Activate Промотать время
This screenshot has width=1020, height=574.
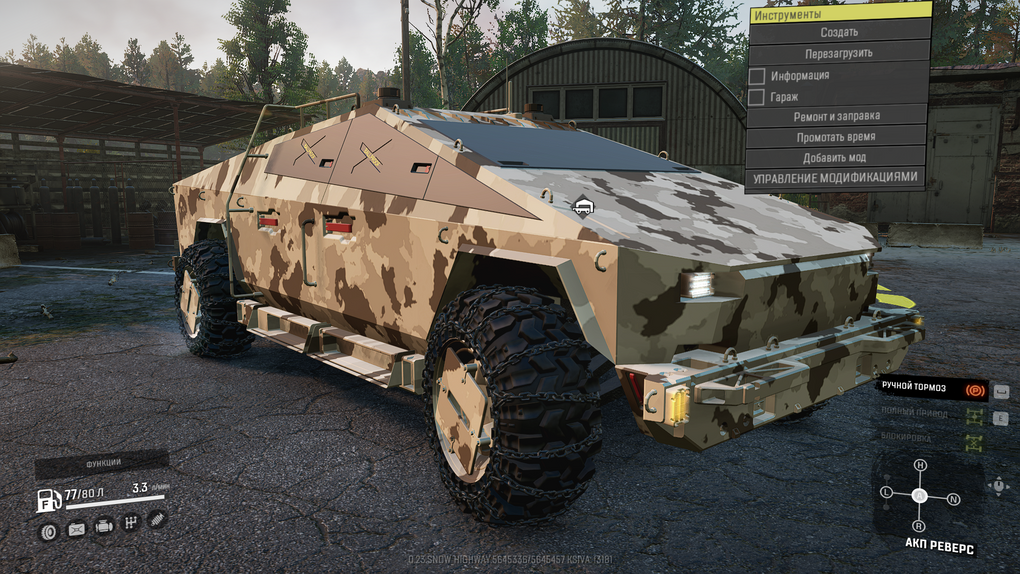839,137
